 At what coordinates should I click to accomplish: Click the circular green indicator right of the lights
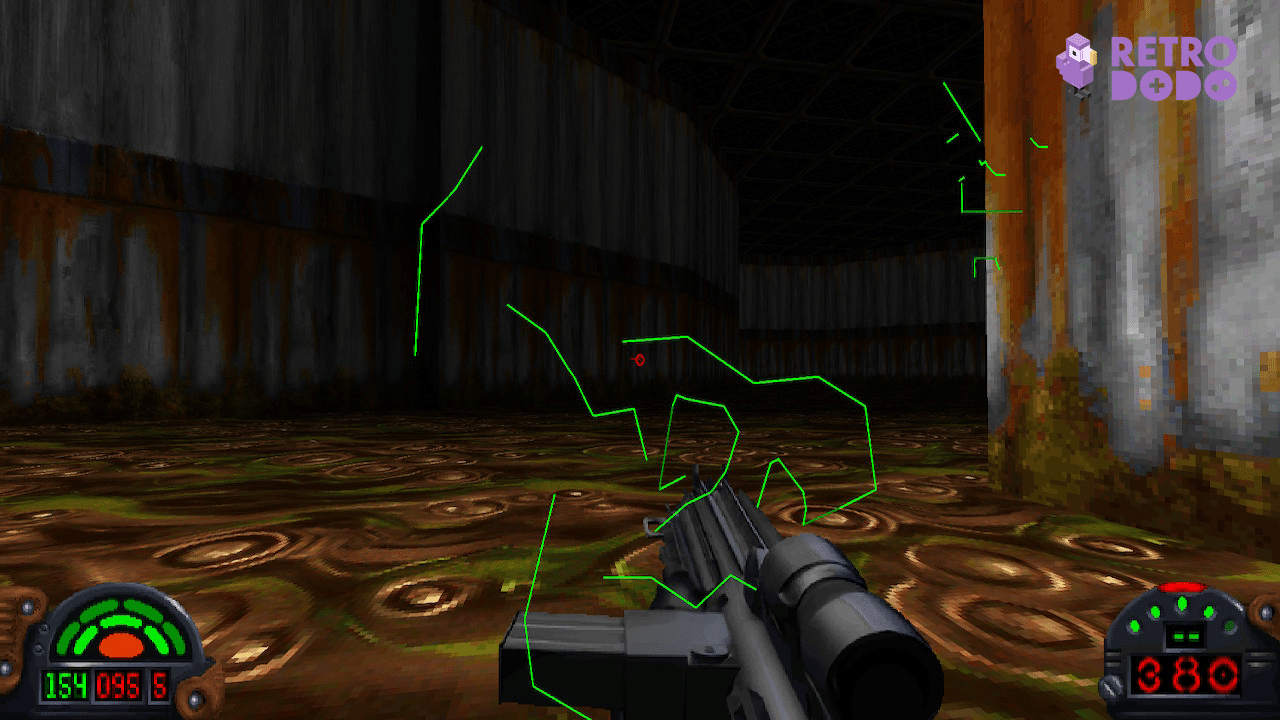point(1229,625)
